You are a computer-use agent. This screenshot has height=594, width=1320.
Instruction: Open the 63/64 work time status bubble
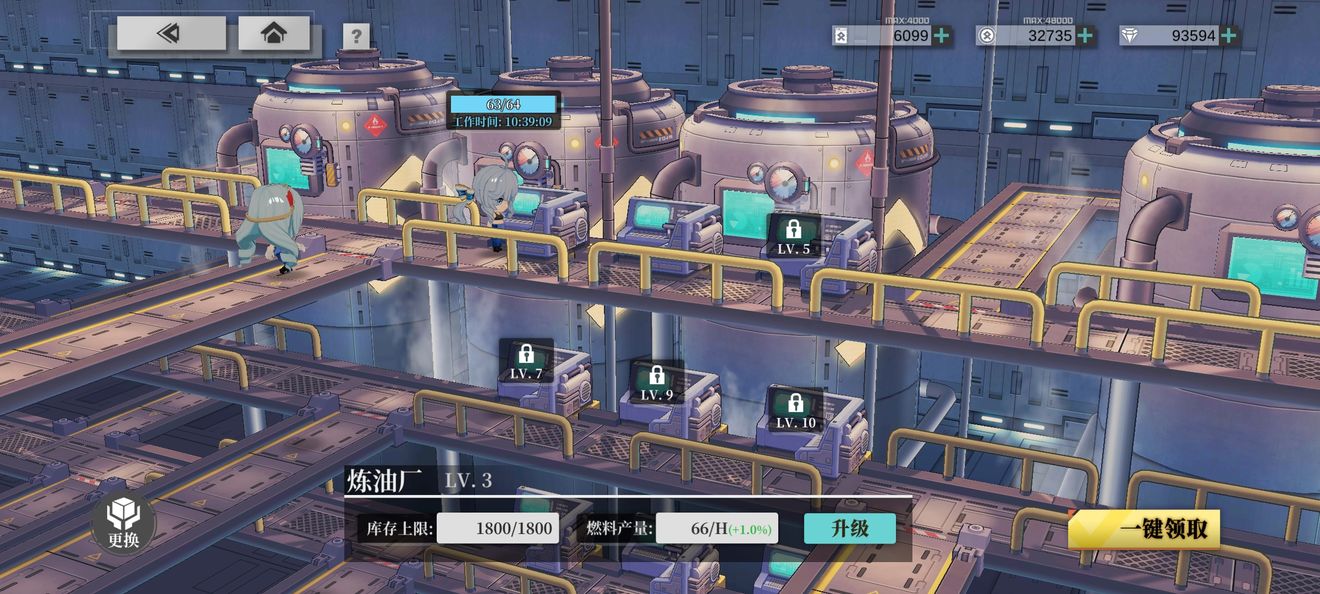click(504, 111)
